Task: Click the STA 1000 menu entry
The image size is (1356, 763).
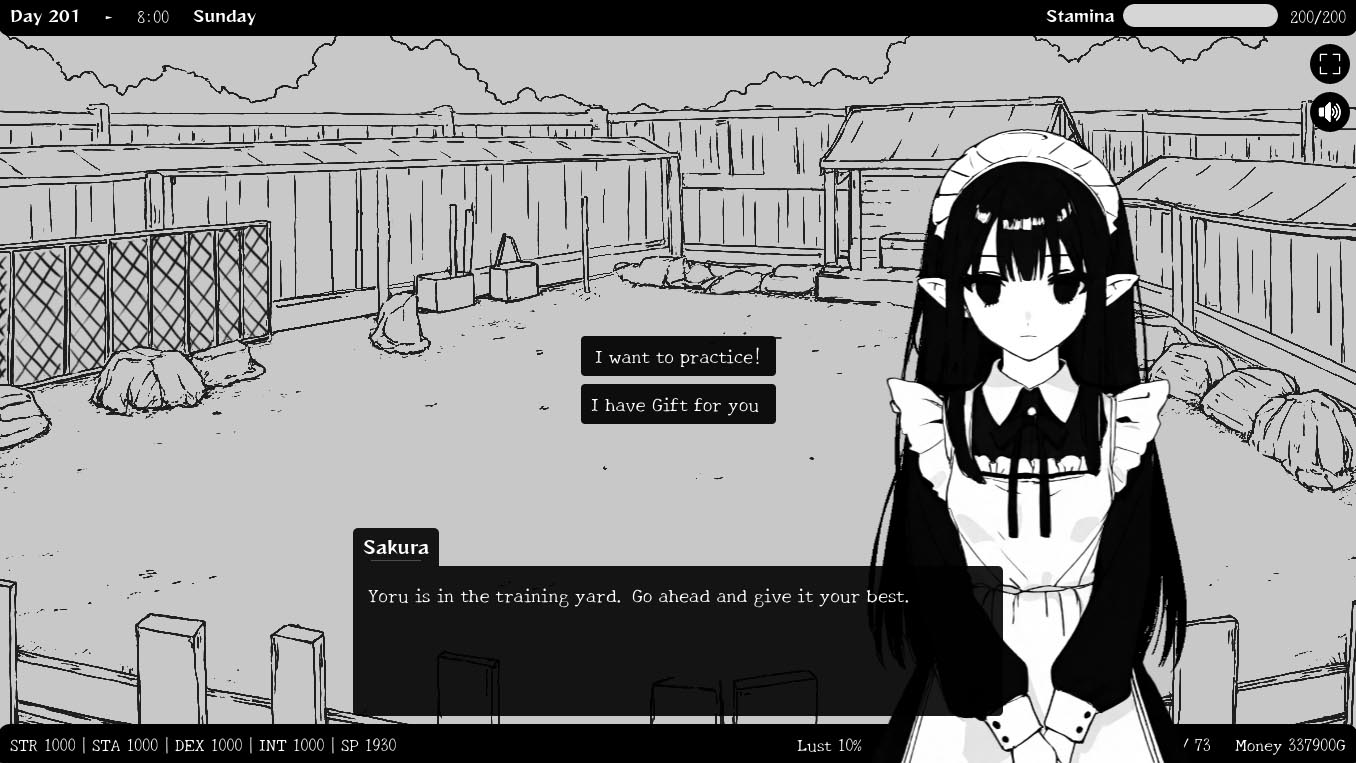Action: (x=124, y=745)
